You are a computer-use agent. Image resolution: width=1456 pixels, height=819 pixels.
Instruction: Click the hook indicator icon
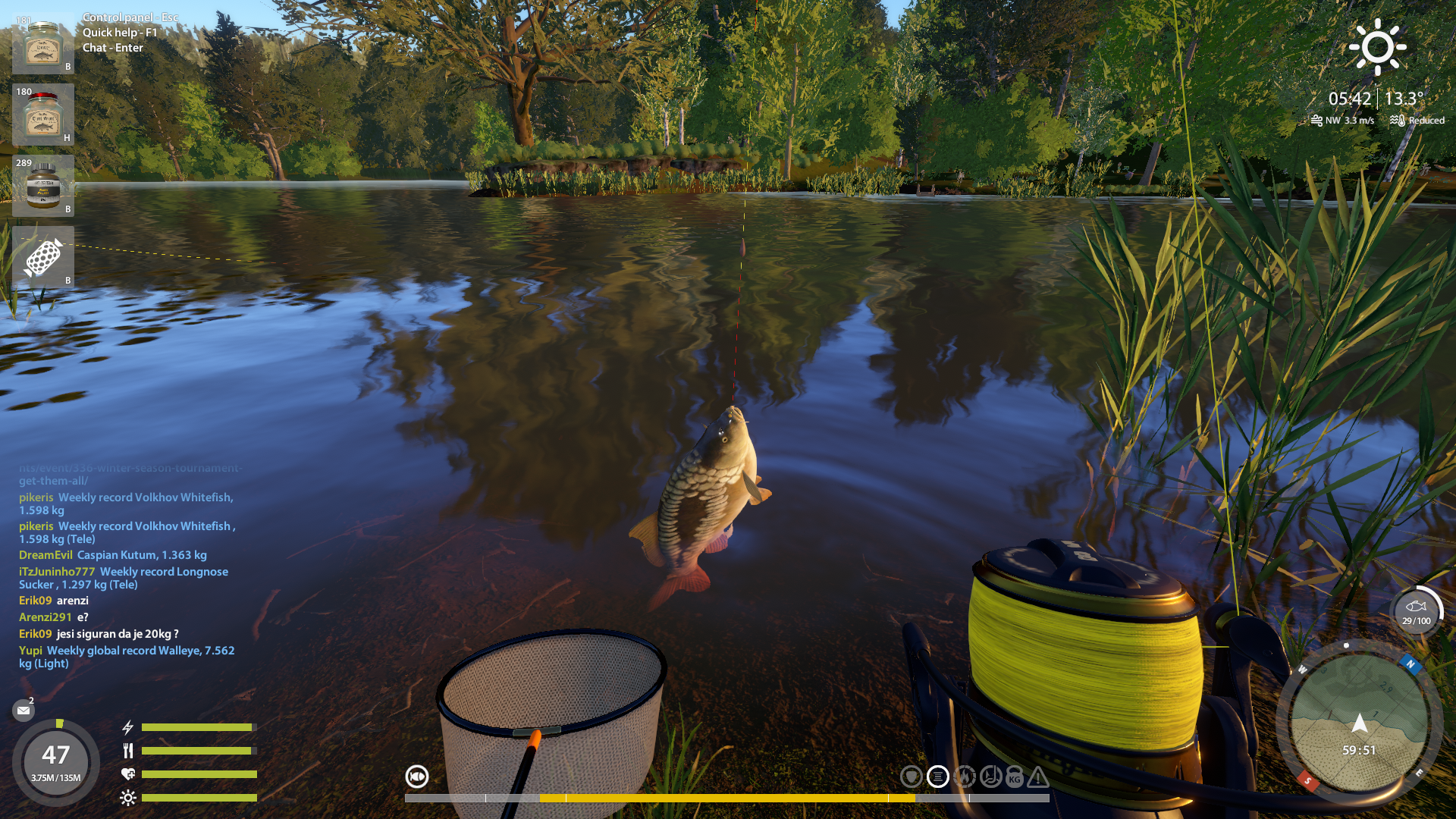point(990,777)
